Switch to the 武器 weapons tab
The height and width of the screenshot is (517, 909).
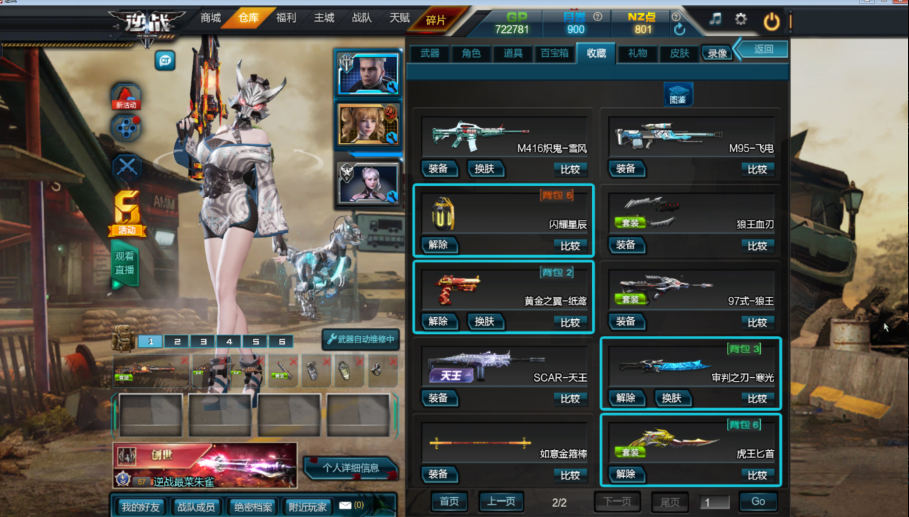tap(429, 53)
